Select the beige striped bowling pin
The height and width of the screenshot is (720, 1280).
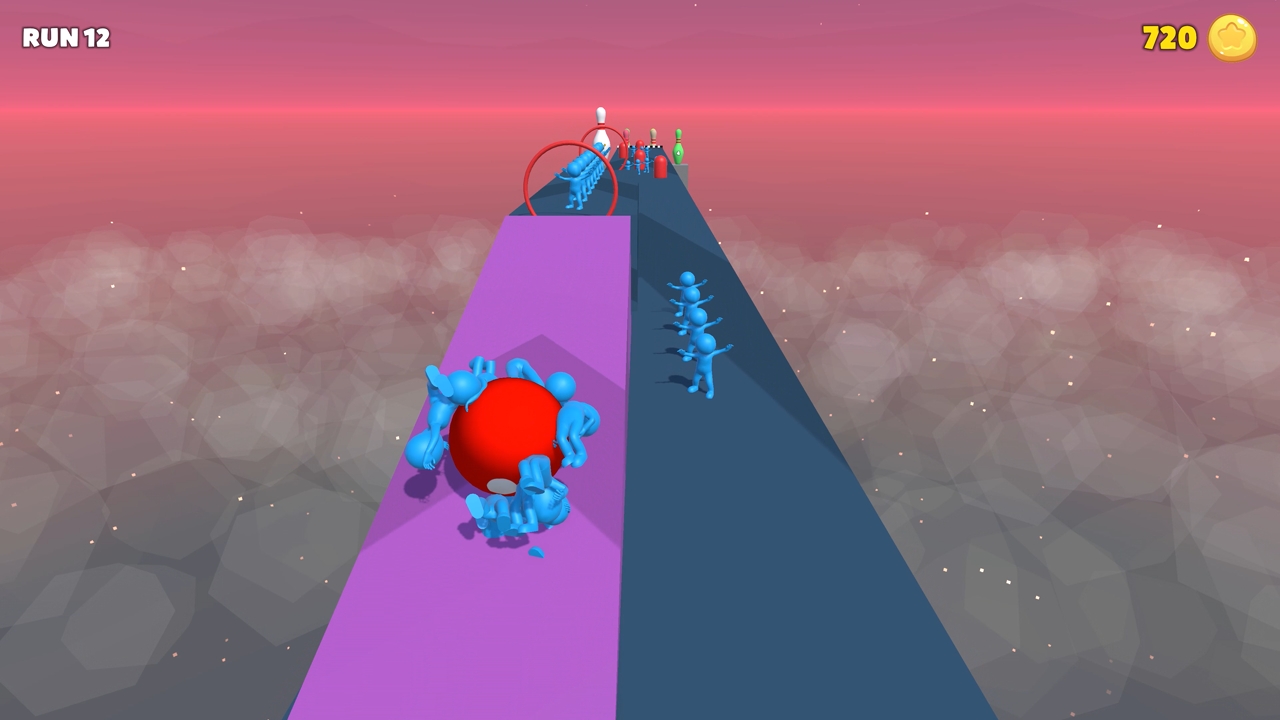(652, 138)
